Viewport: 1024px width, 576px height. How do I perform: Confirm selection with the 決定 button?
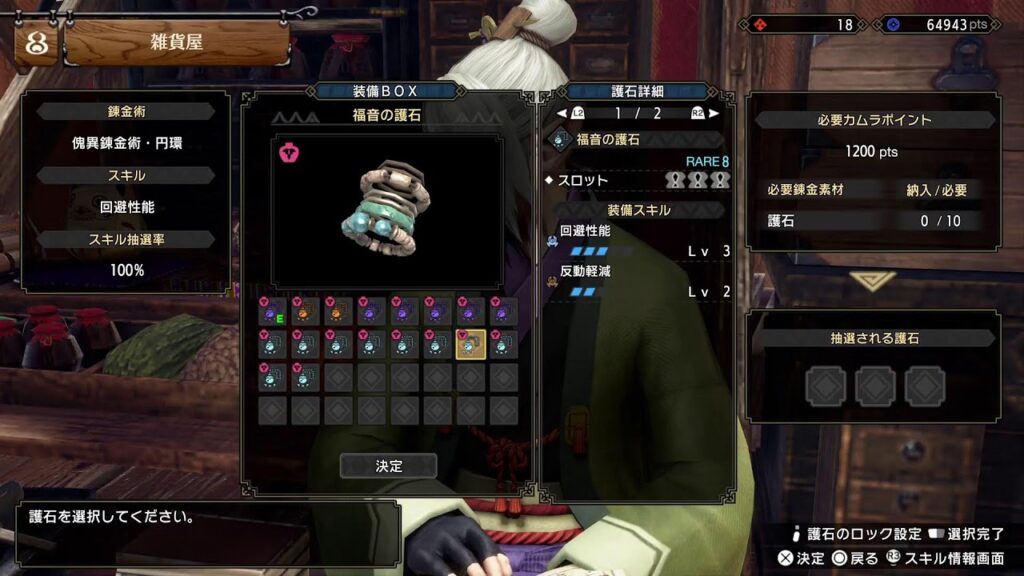[388, 466]
